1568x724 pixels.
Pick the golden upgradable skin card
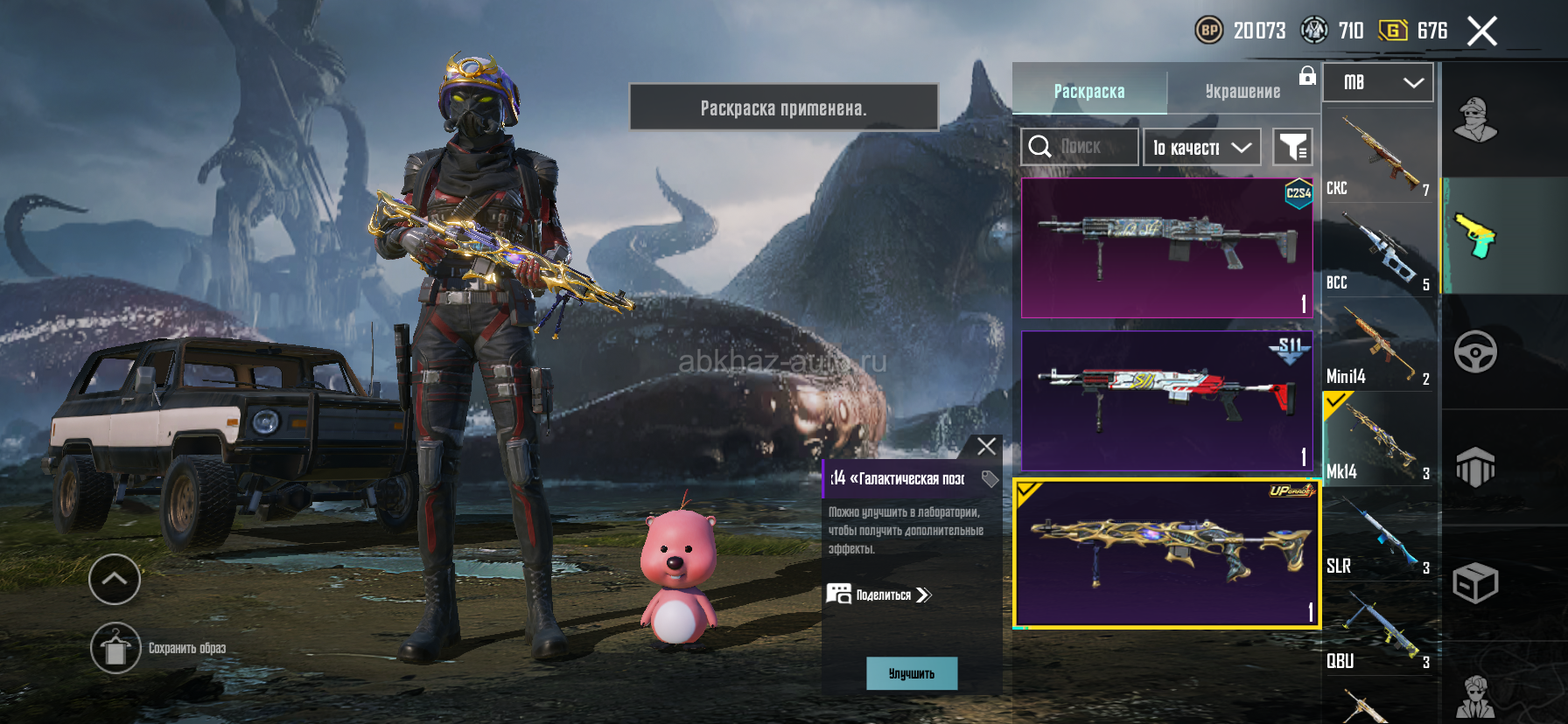click(x=1166, y=553)
